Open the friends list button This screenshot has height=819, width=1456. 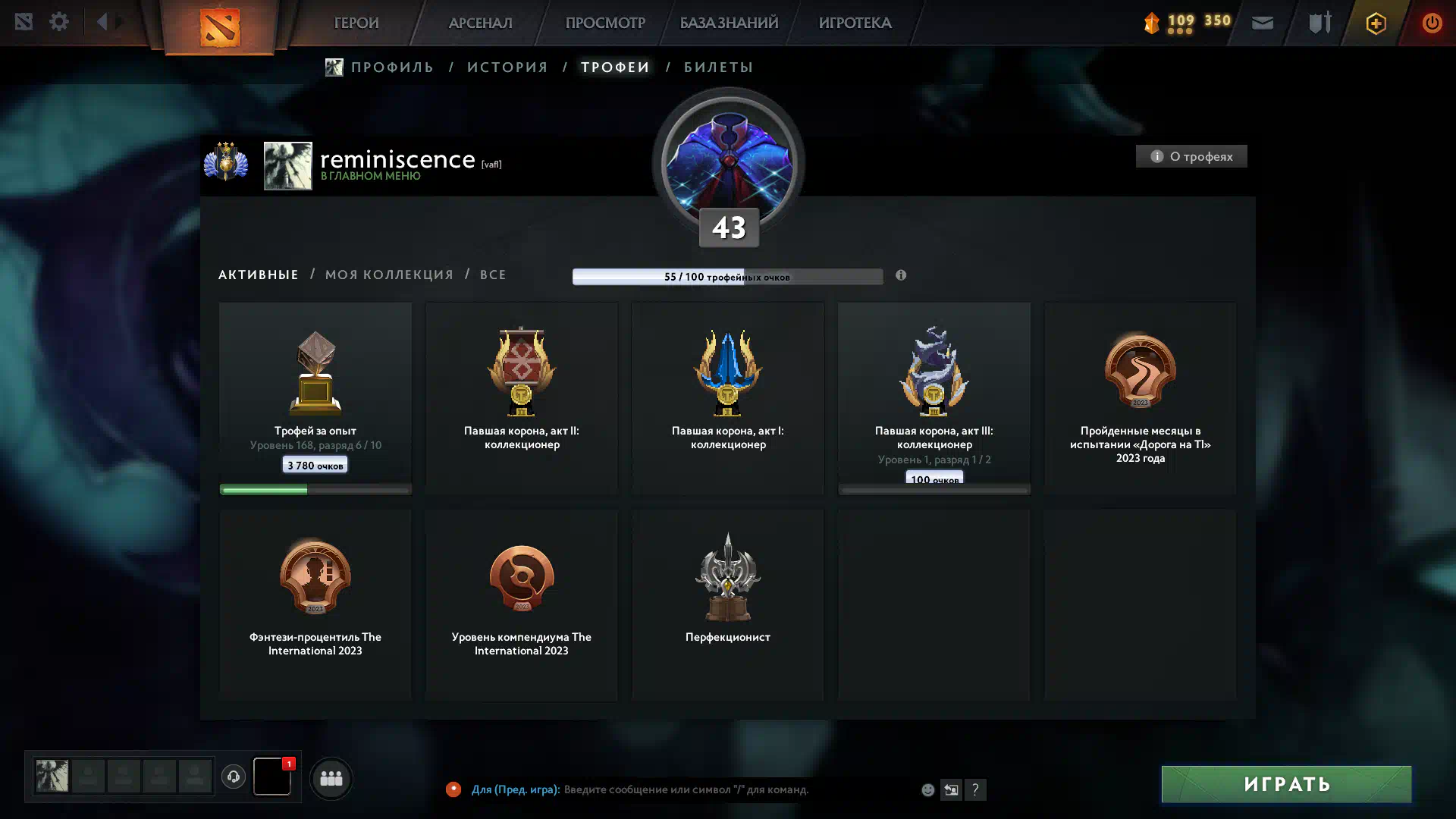[331, 778]
